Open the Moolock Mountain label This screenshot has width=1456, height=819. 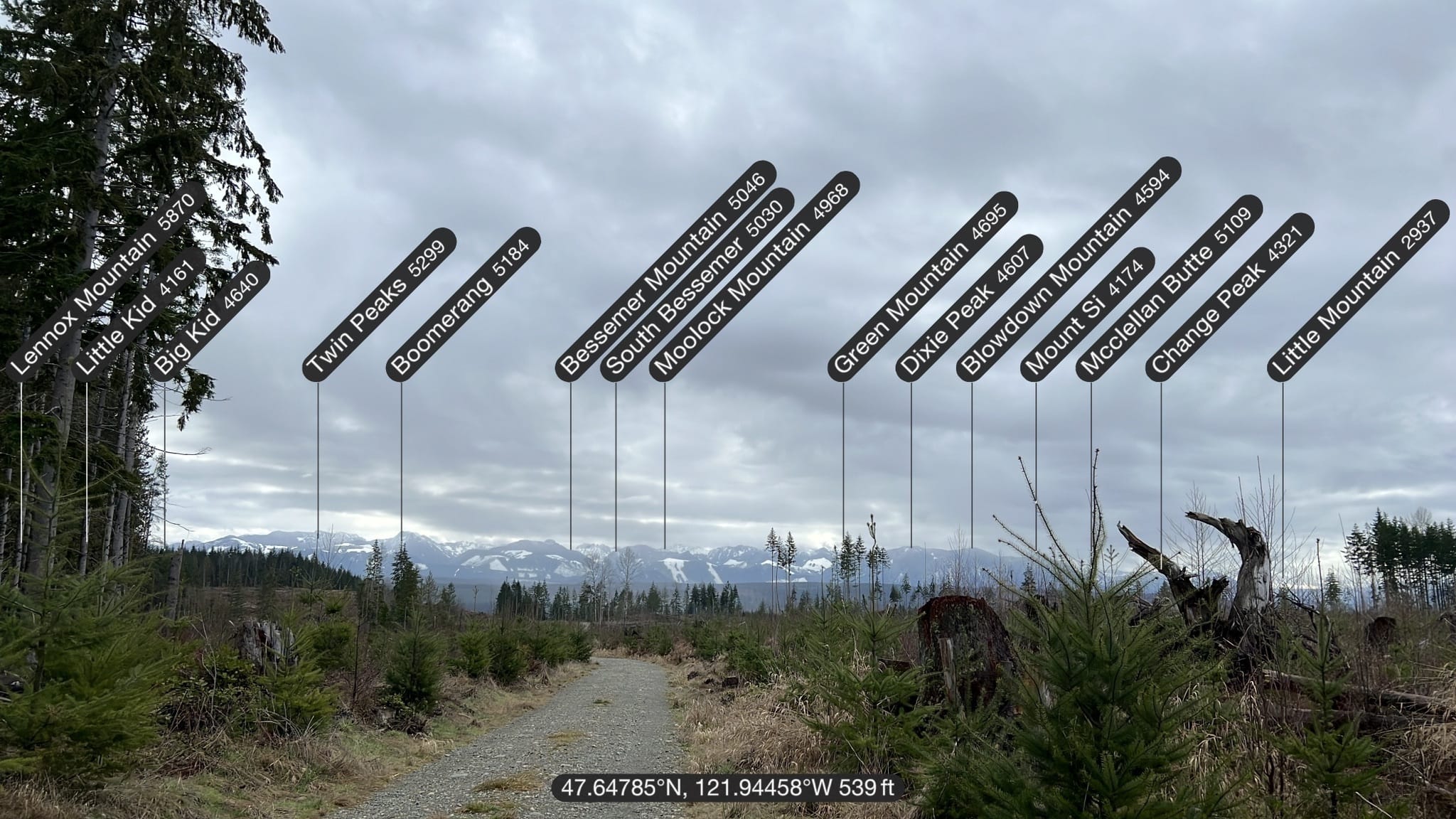(x=754, y=276)
